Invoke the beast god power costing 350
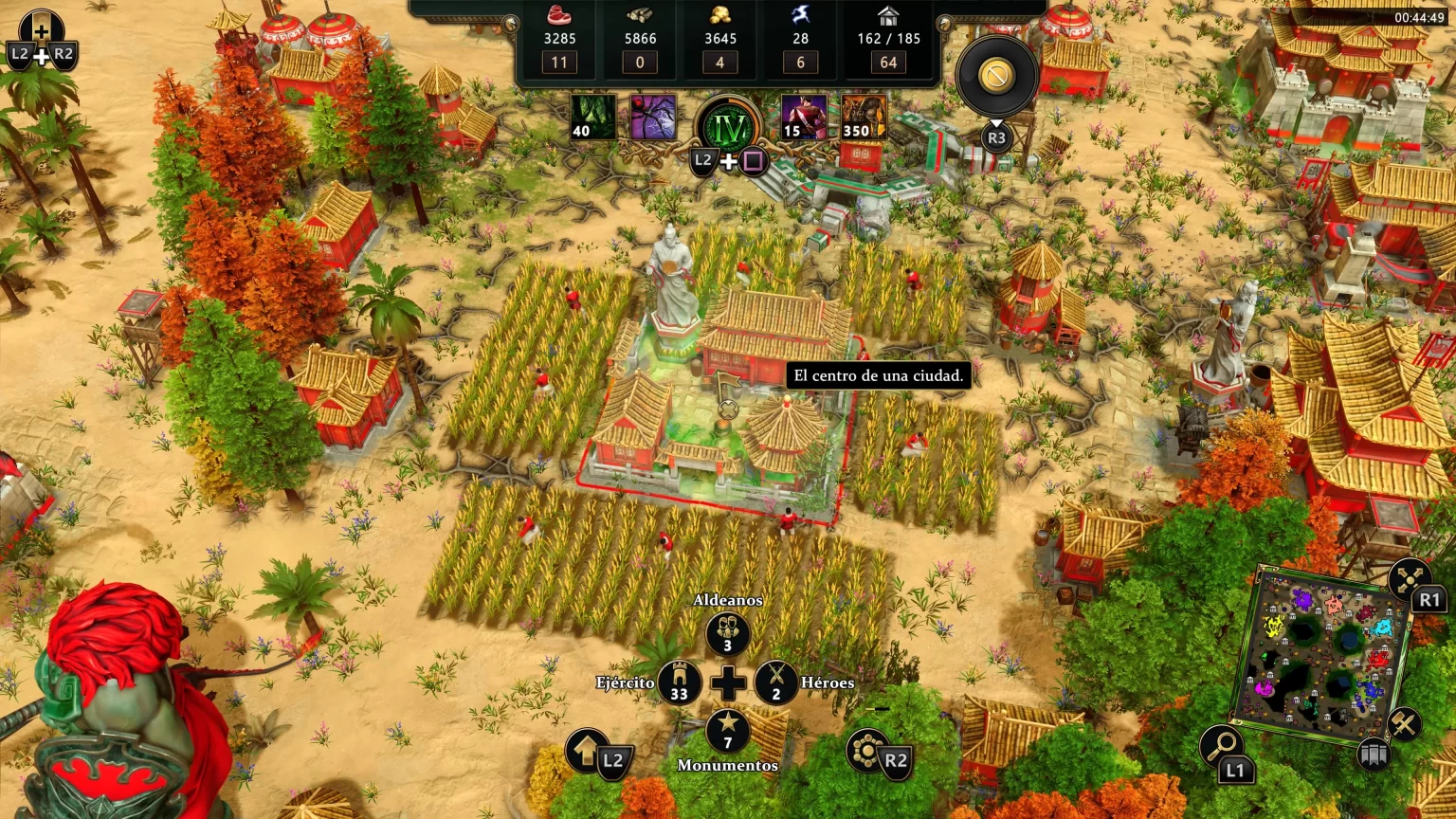The height and width of the screenshot is (819, 1456). pyautogui.click(x=863, y=118)
